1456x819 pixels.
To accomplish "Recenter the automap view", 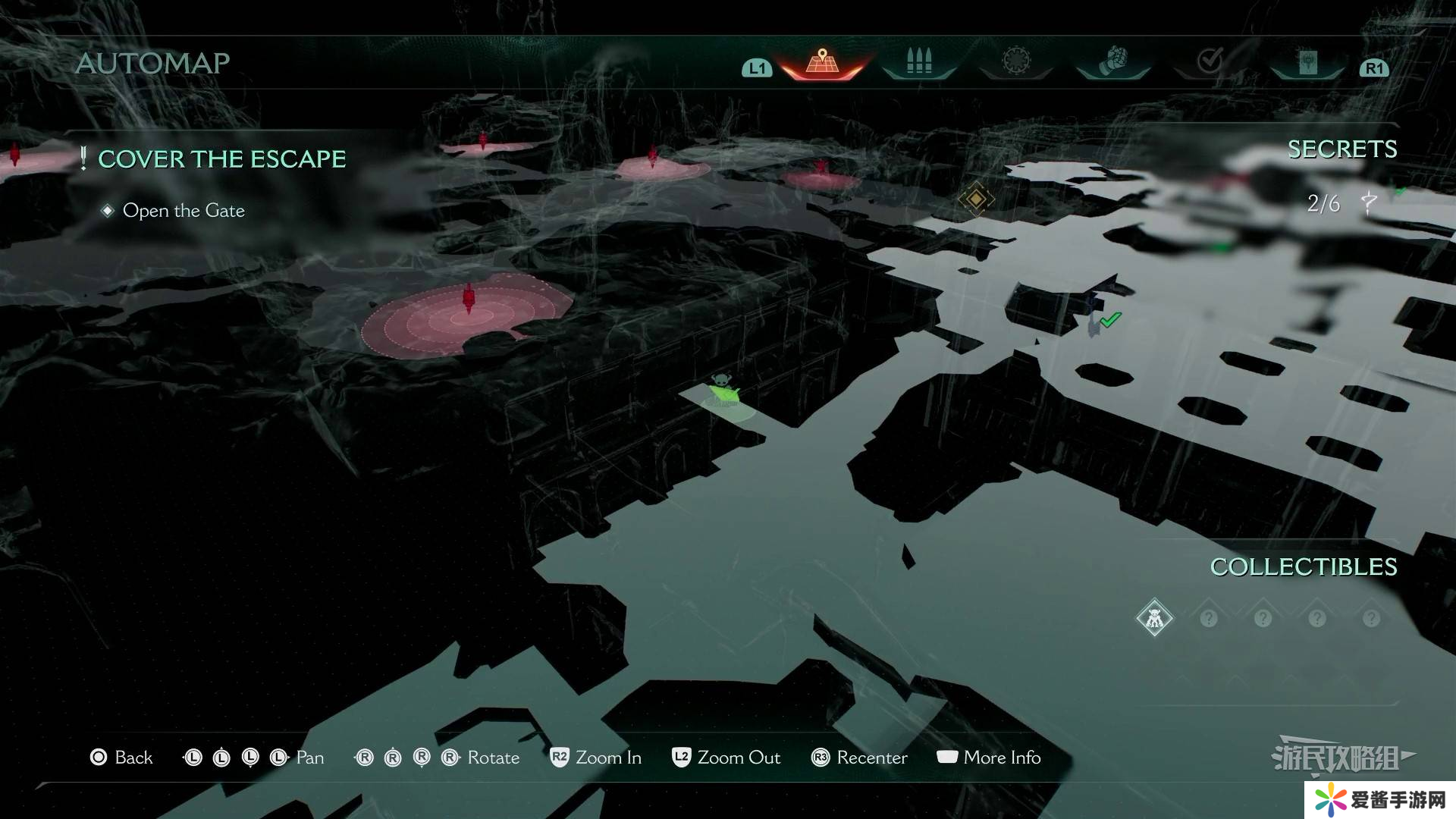I will [x=859, y=758].
